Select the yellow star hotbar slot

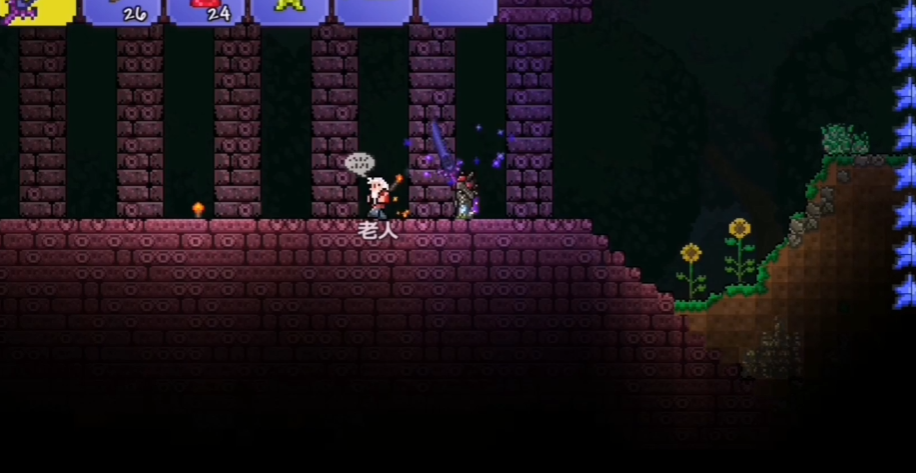coord(289,10)
